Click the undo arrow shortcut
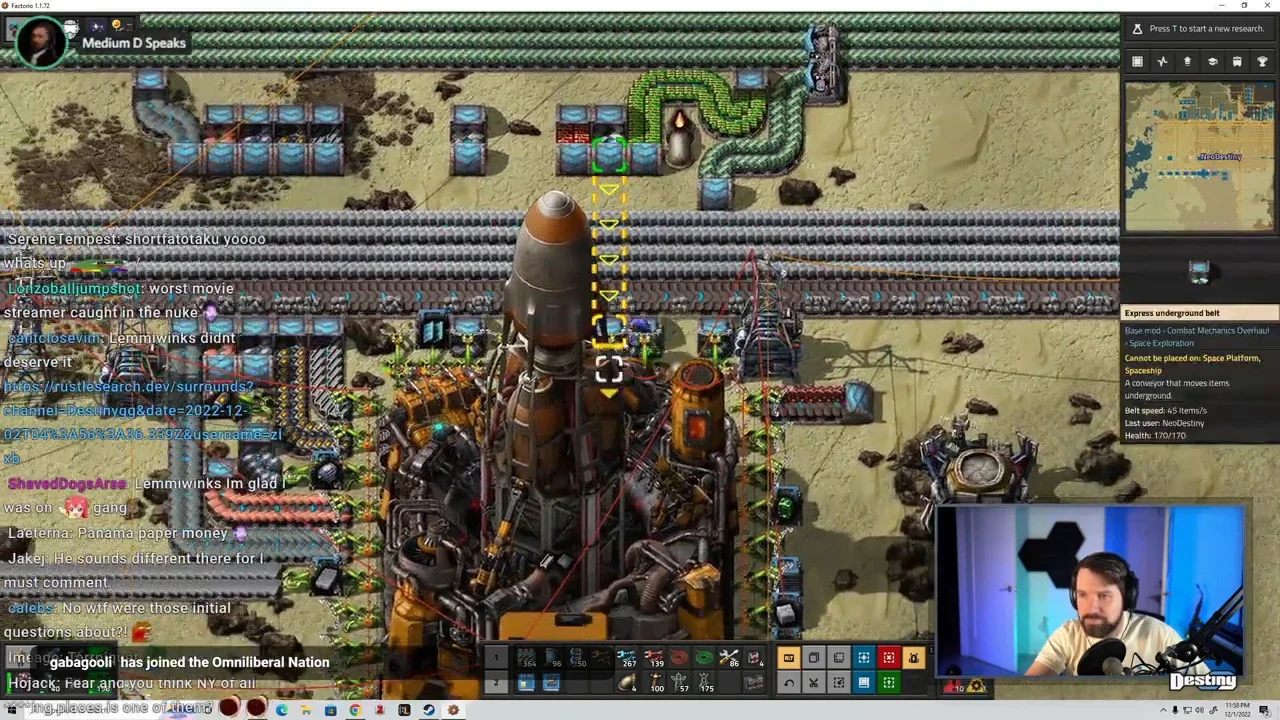Viewport: 1280px width, 720px height. coord(788,683)
